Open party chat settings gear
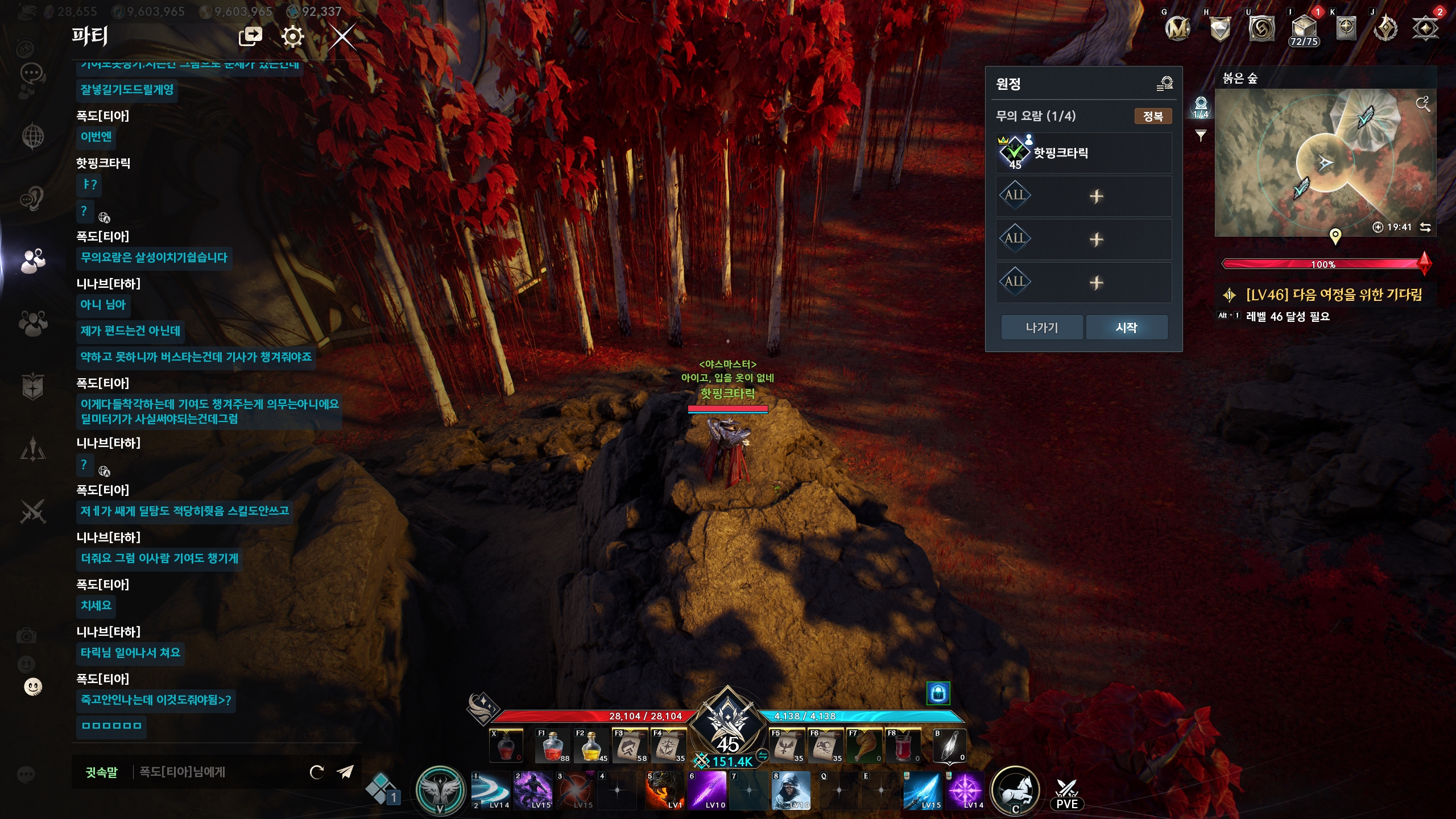1456x819 pixels. tap(292, 37)
